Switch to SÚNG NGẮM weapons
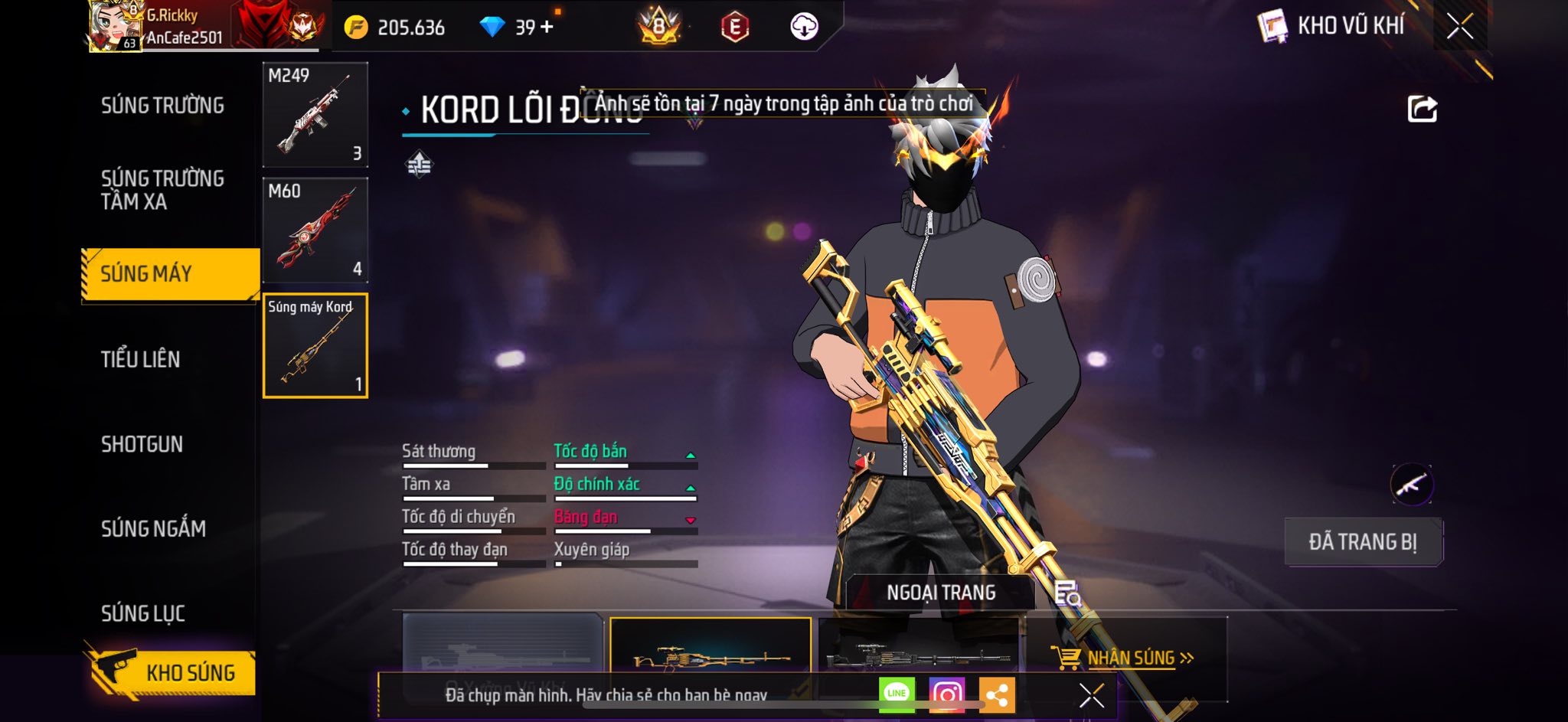Viewport: 1568px width, 722px height. (x=153, y=528)
